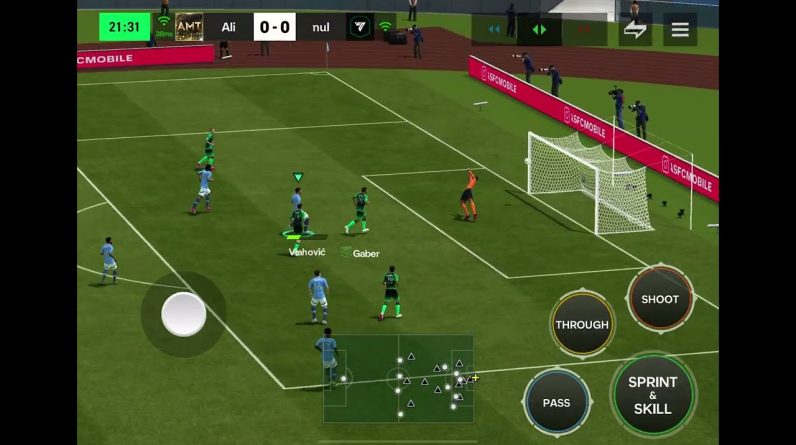Image resolution: width=796 pixels, height=445 pixels.
Task: Tap the SHOOT button
Action: tap(660, 299)
